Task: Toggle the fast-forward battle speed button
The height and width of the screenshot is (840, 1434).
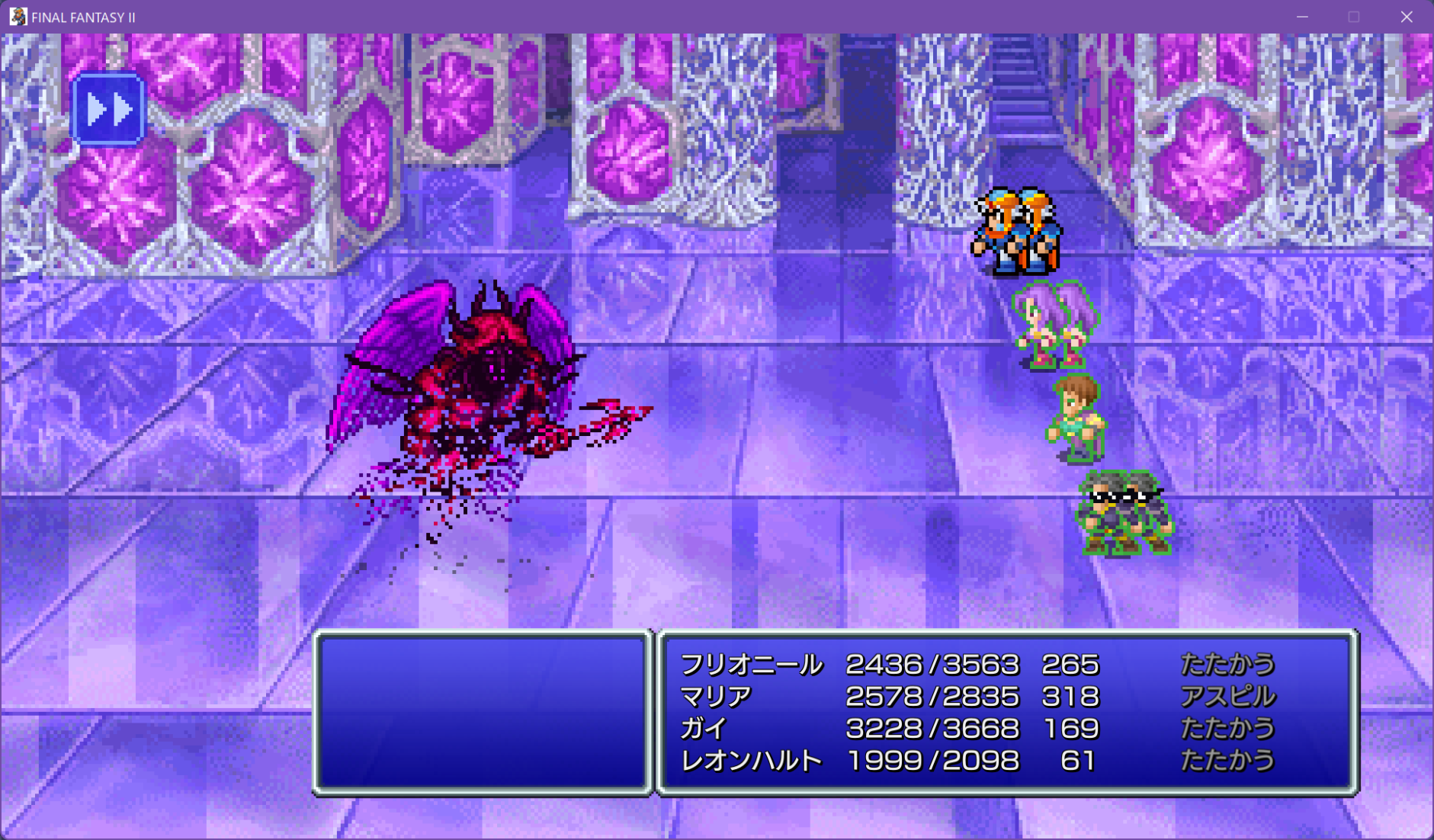Action: pyautogui.click(x=107, y=110)
